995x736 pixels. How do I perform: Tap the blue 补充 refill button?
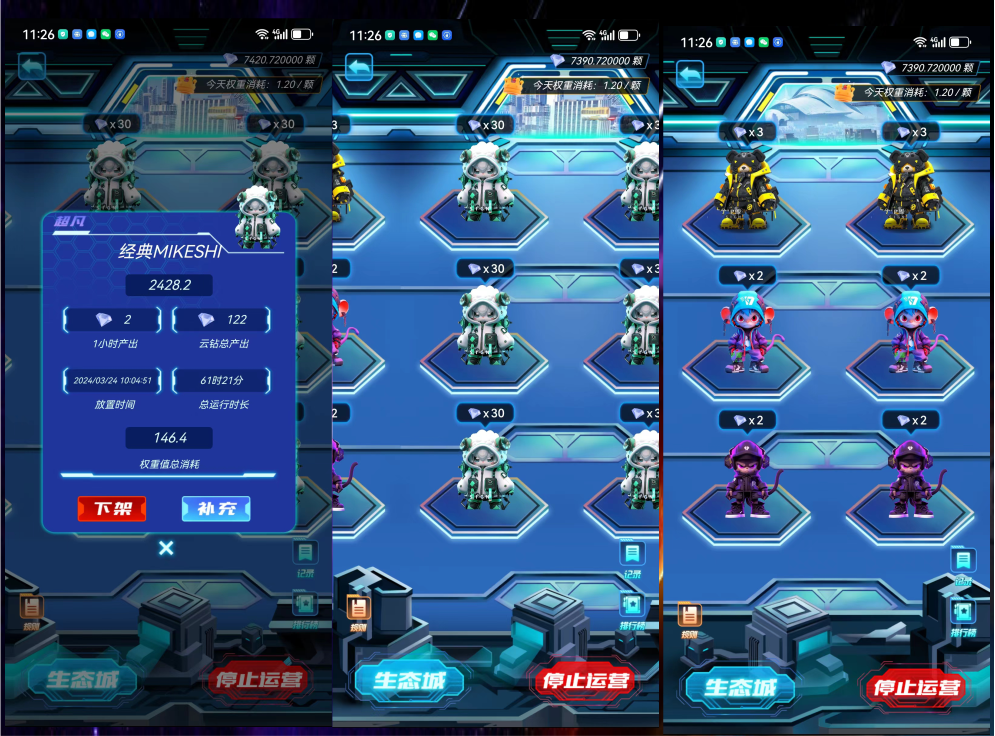pos(216,509)
